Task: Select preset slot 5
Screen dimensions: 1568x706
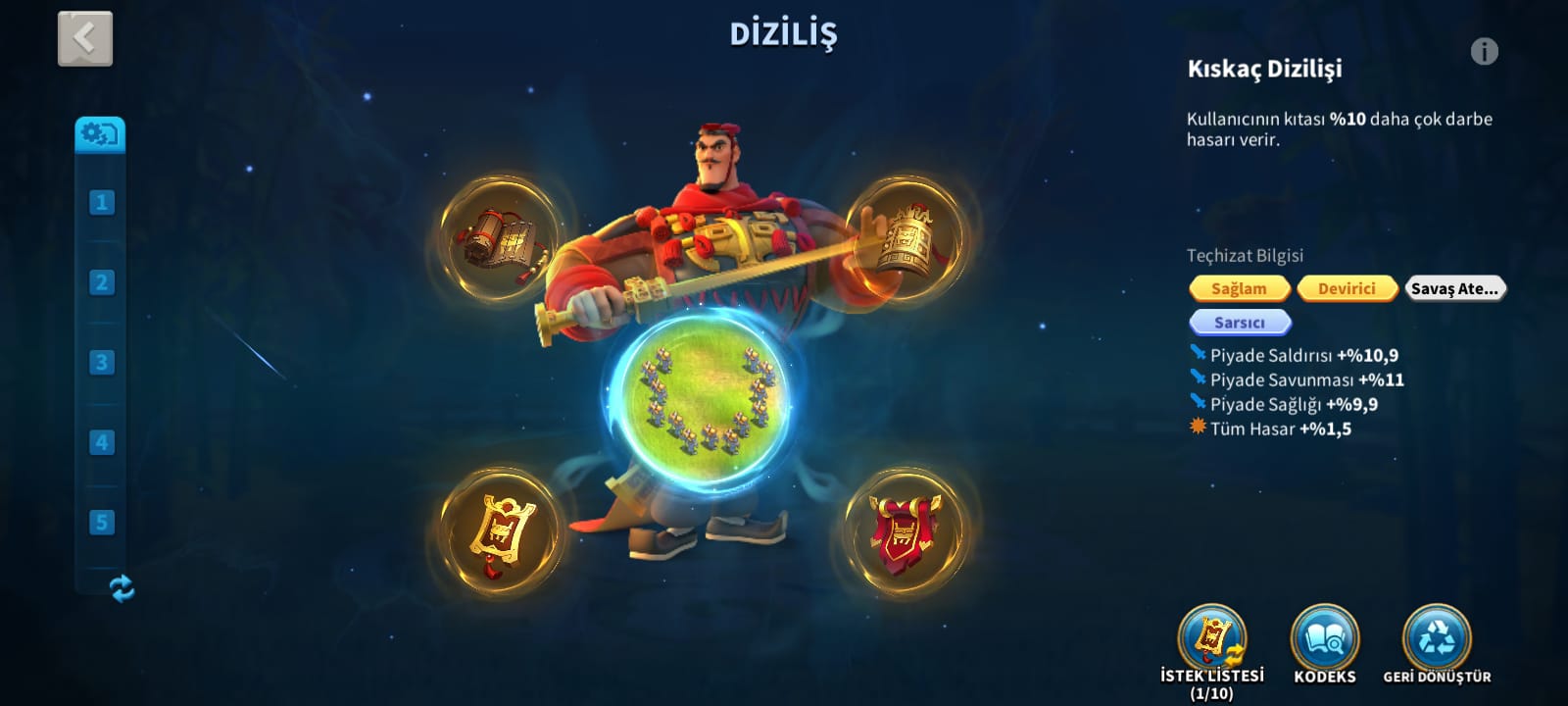Action: [101, 522]
